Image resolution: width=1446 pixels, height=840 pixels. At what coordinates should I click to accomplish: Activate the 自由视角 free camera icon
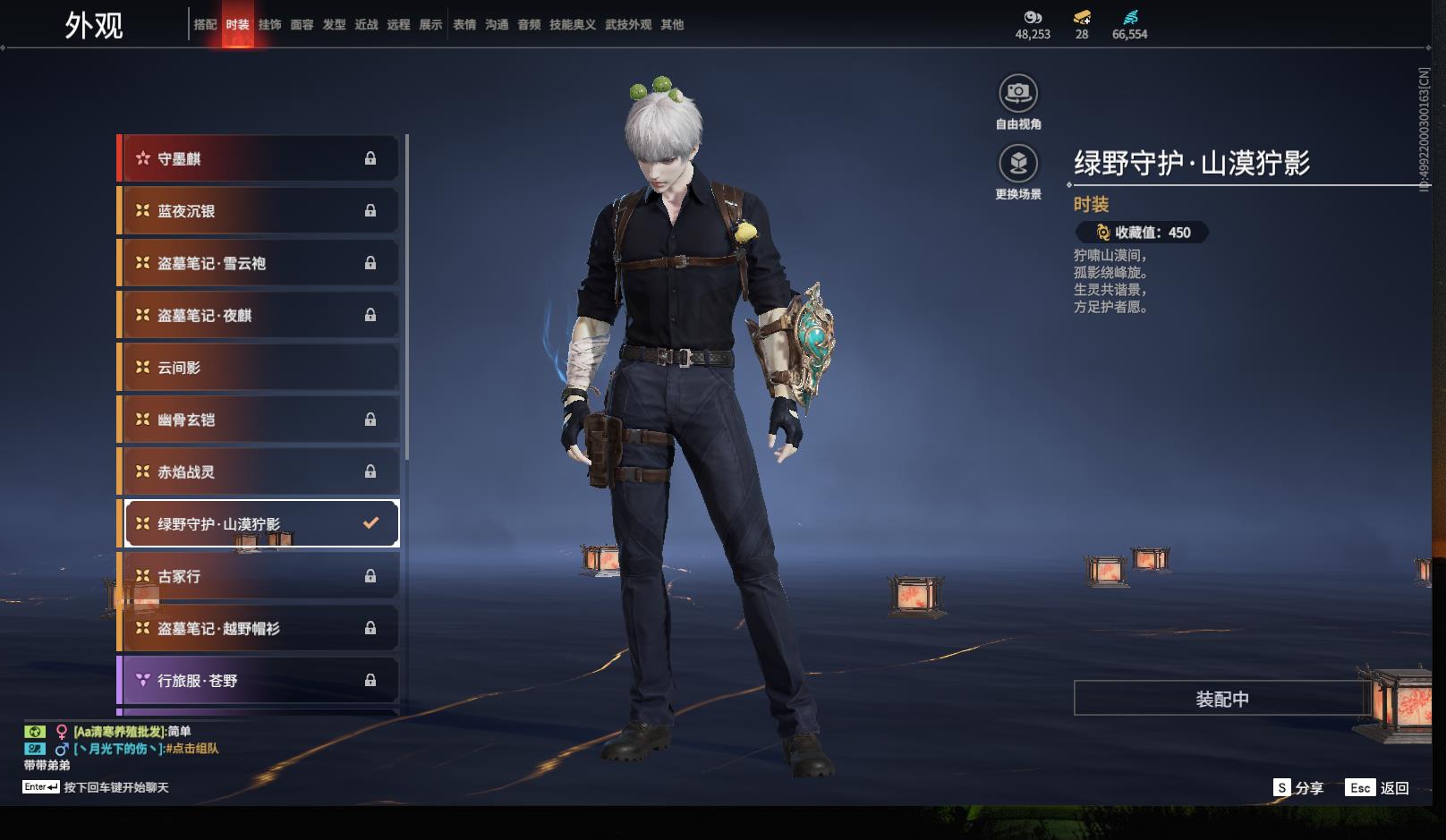tap(1018, 93)
